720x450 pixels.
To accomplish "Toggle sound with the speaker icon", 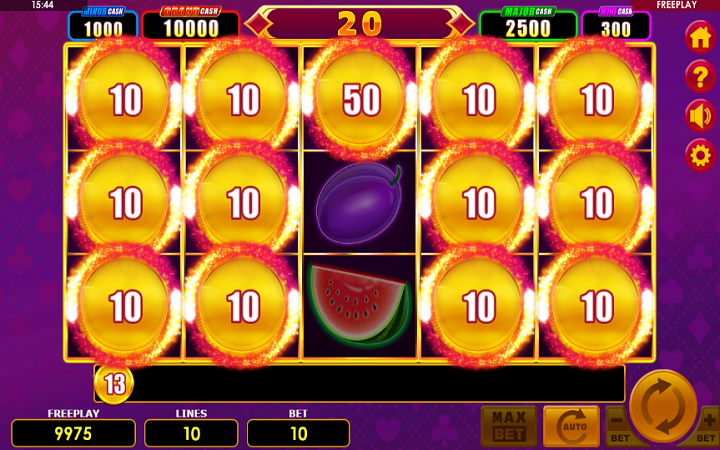I will click(700, 116).
